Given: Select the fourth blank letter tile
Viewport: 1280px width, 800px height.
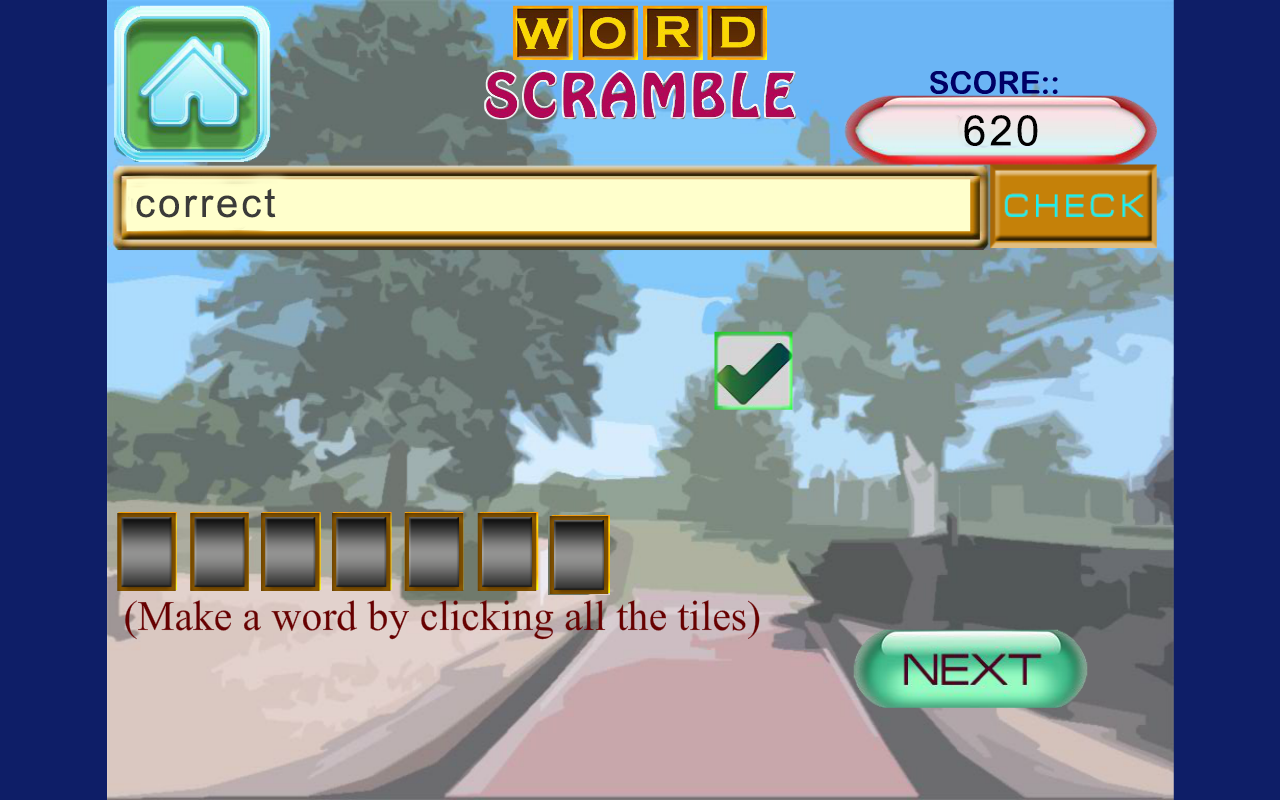Looking at the screenshot, I should 363,551.
